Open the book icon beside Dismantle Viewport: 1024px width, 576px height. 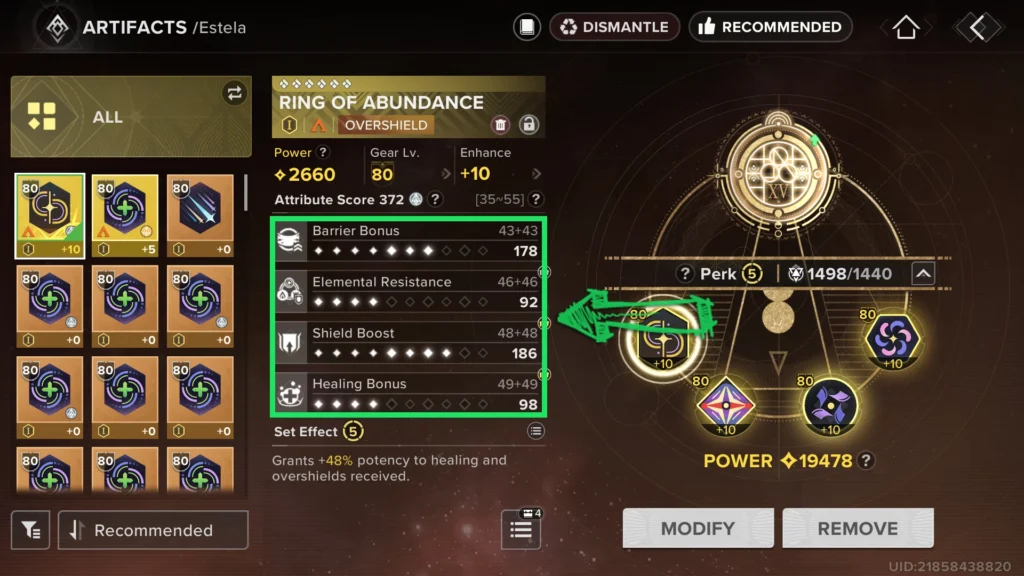527,27
